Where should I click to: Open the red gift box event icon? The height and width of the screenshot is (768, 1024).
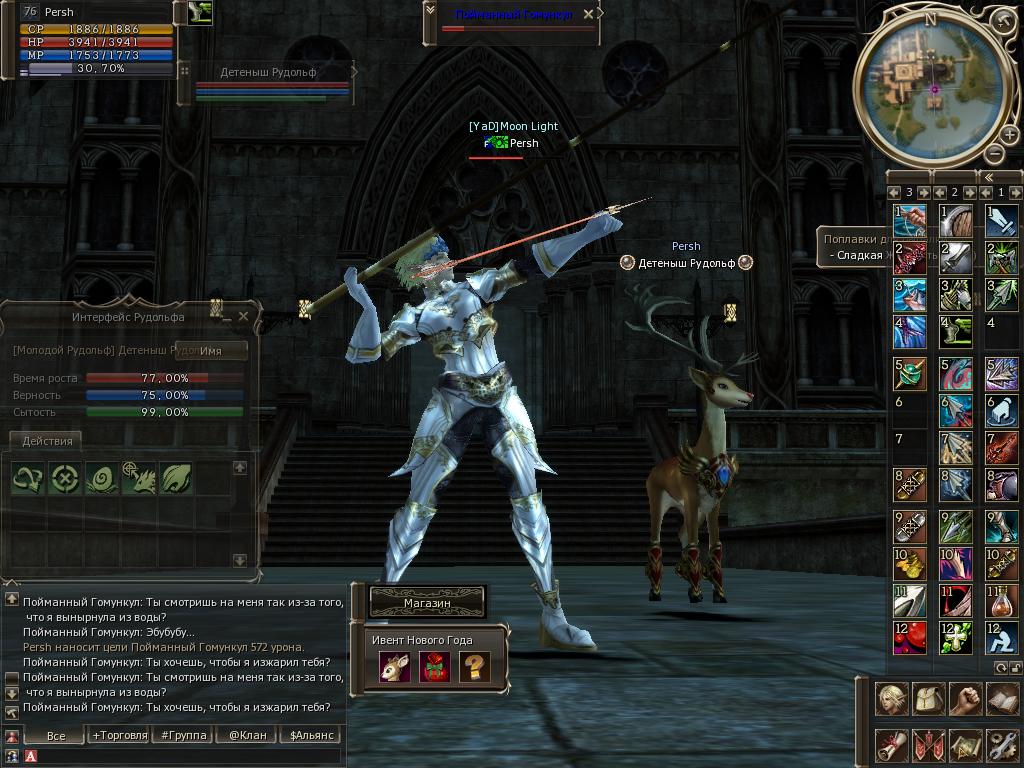click(434, 667)
